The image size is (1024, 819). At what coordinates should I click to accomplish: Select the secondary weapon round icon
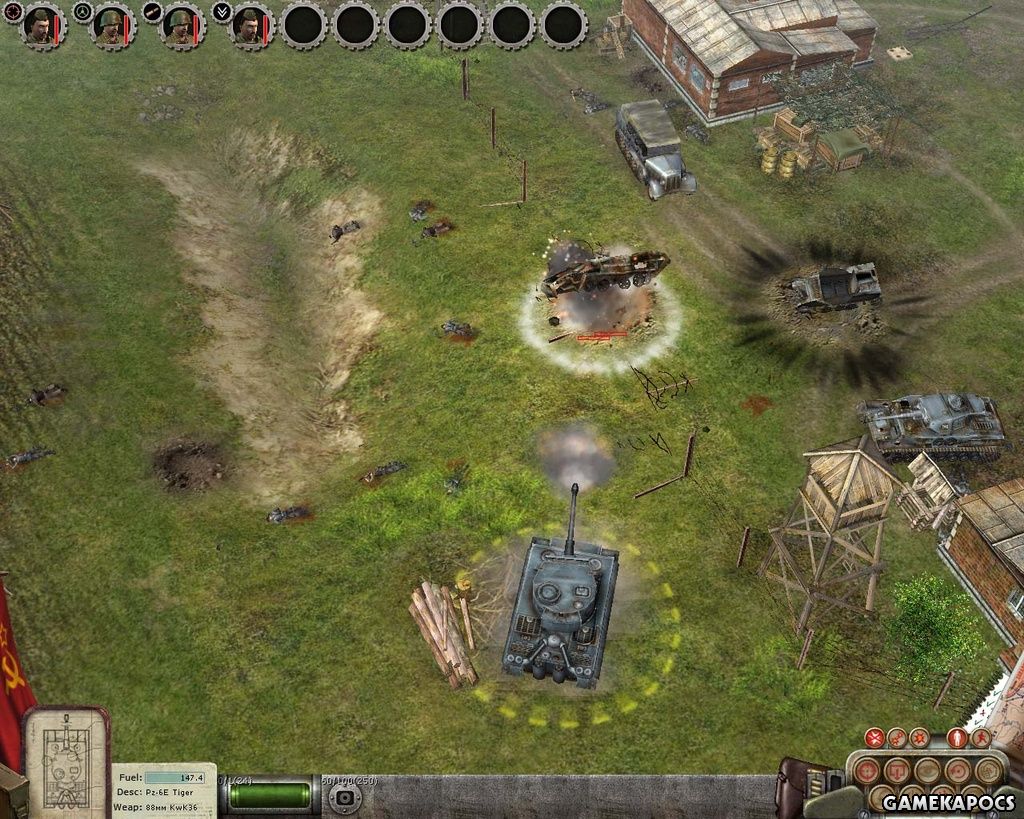tap(345, 797)
